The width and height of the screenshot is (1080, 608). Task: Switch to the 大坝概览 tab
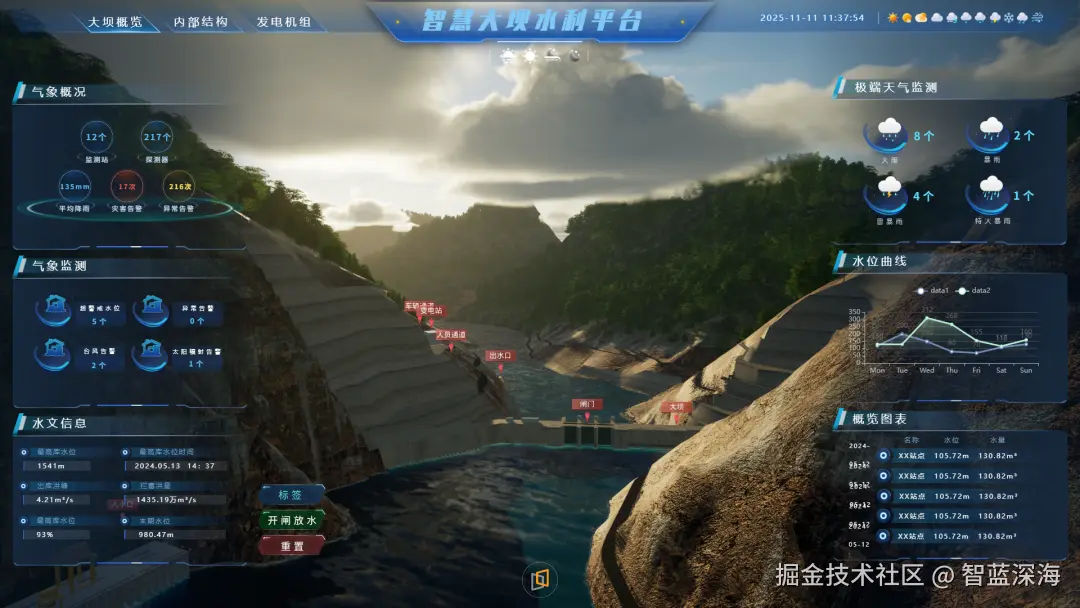[x=115, y=21]
